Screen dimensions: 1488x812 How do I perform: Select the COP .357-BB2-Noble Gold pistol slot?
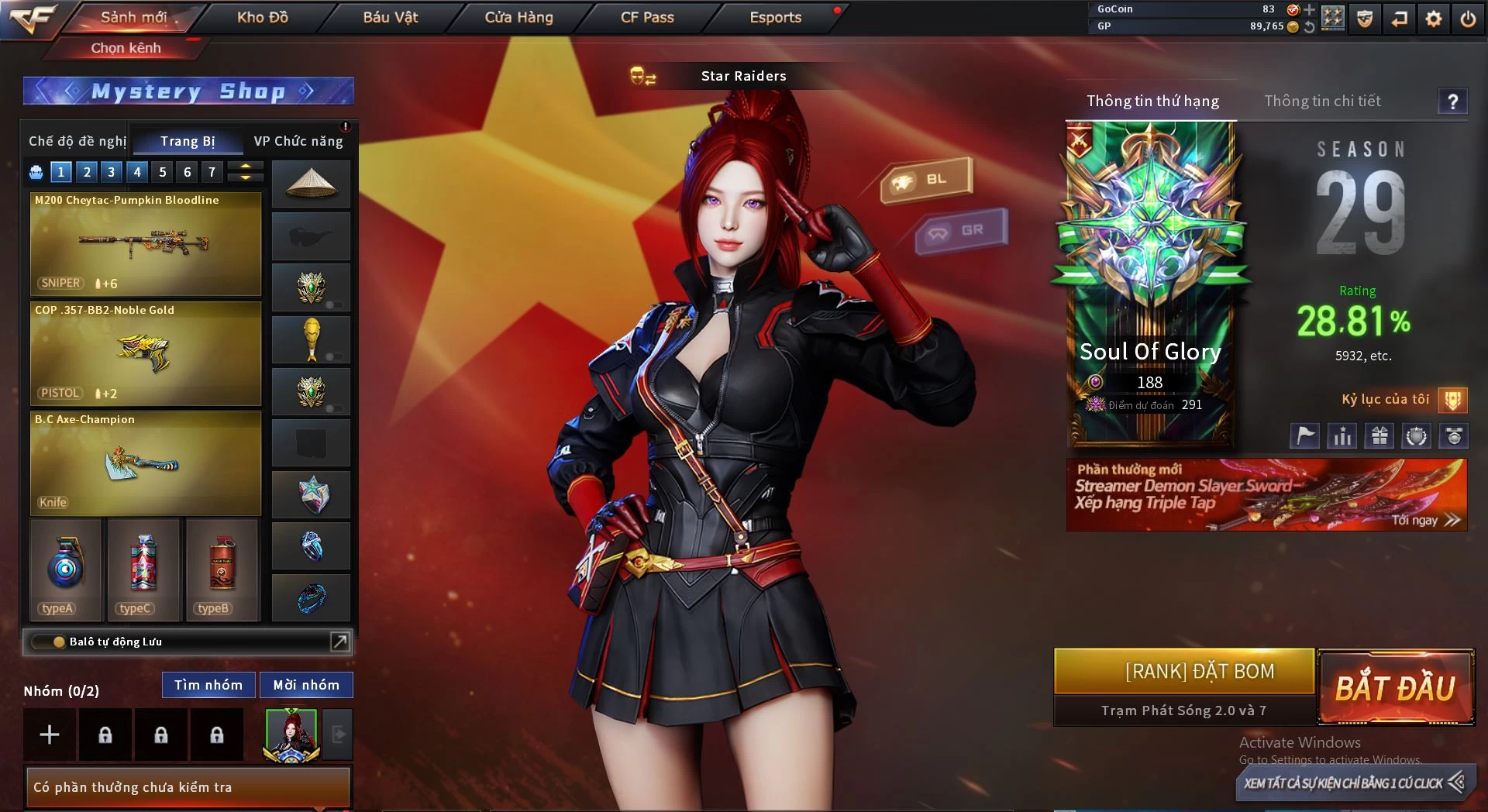tap(146, 354)
